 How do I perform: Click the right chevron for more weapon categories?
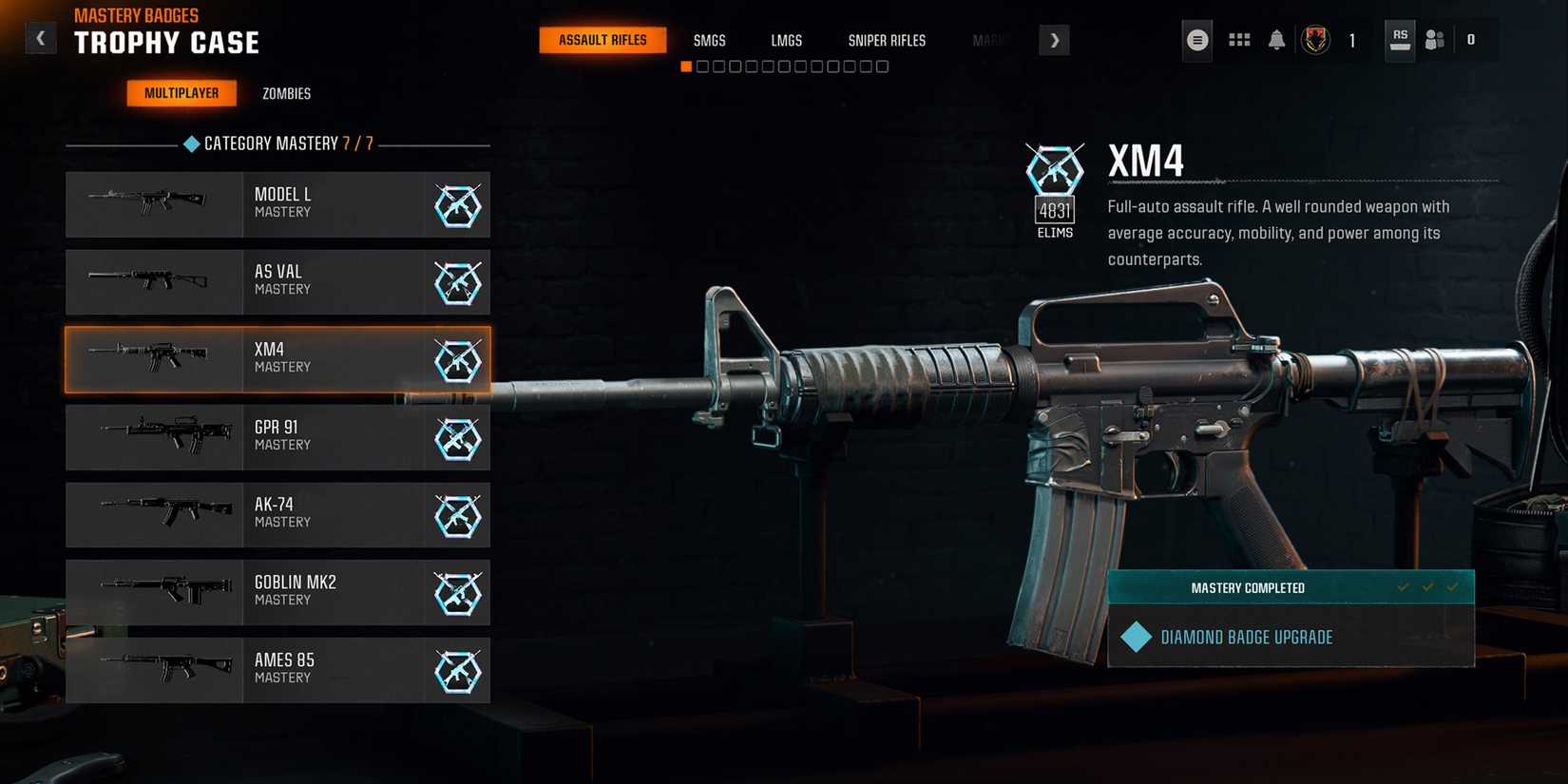(1054, 40)
